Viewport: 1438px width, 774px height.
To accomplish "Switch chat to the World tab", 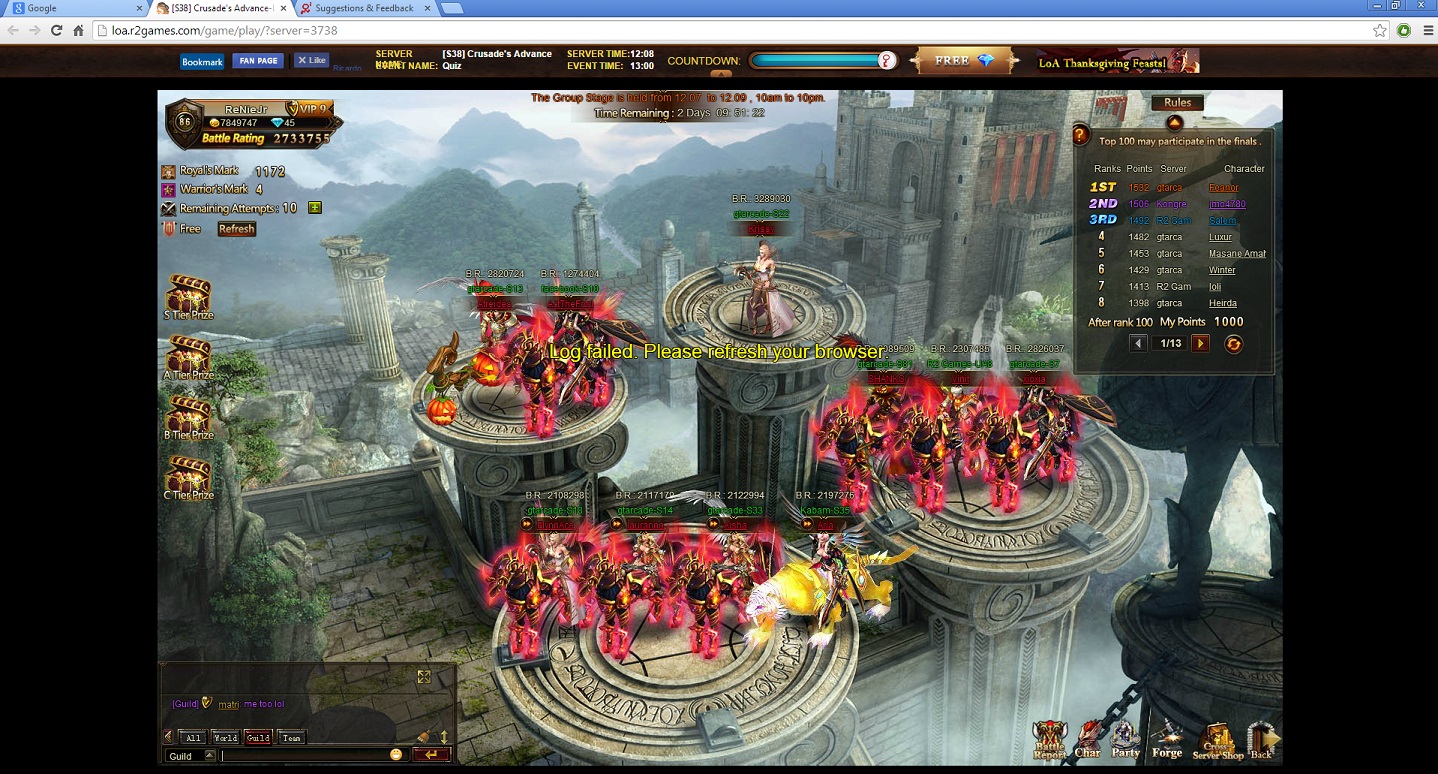I will pos(225,738).
